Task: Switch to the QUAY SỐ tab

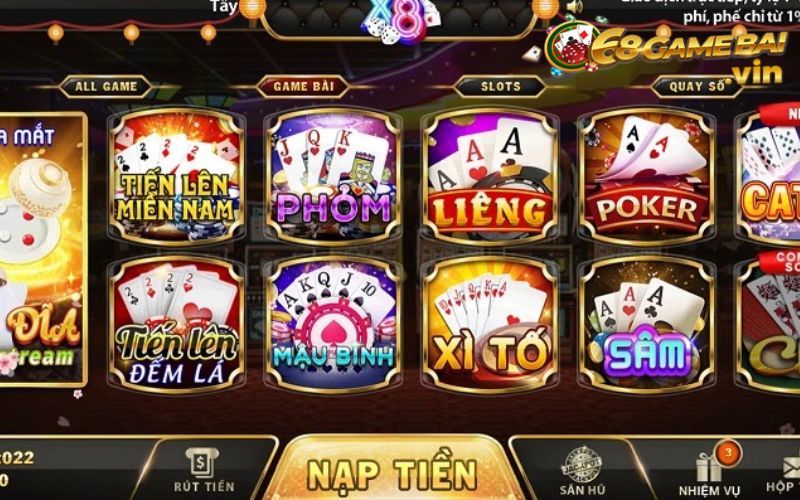Action: tap(699, 87)
